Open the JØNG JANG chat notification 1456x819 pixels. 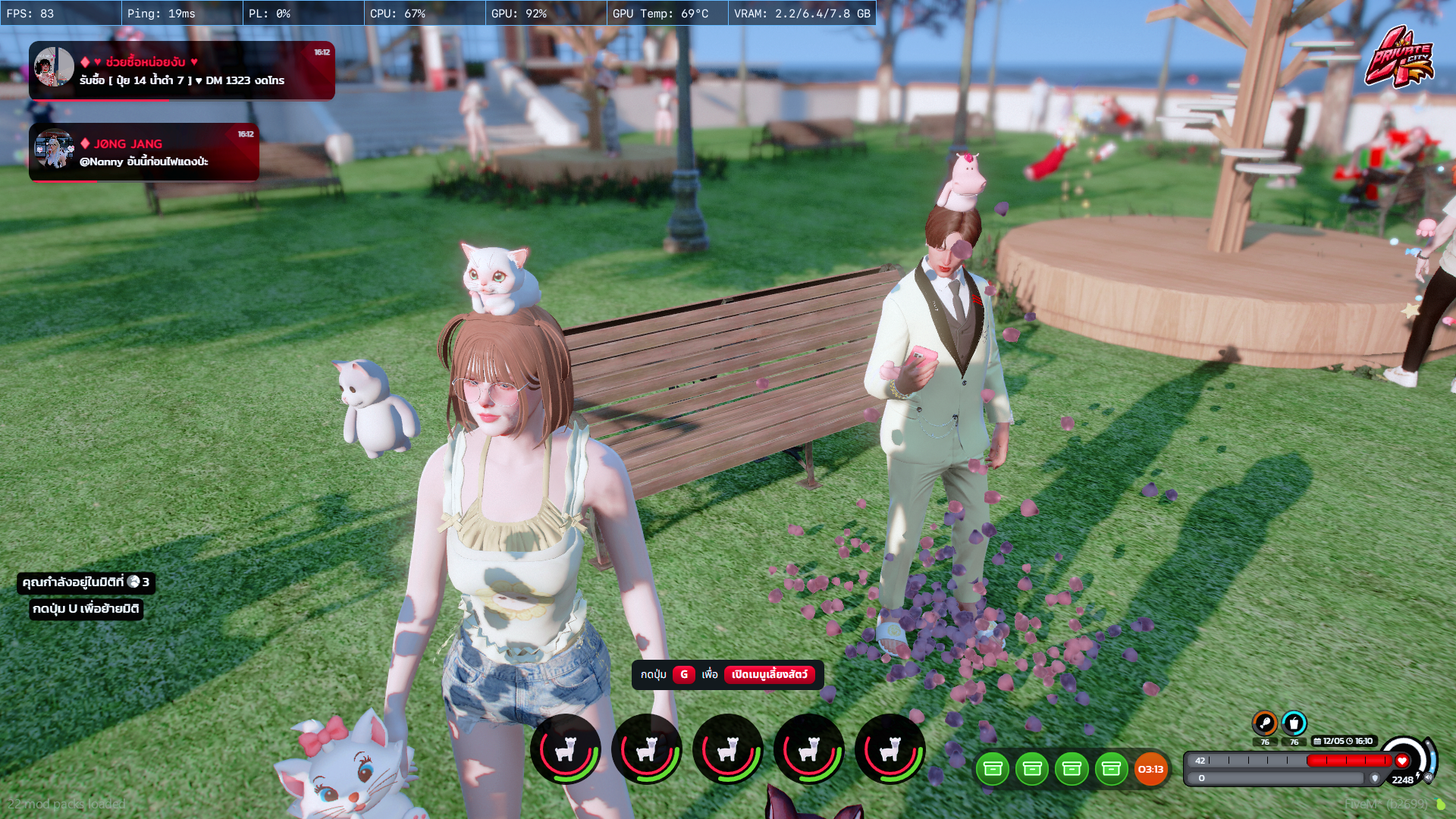tap(144, 152)
